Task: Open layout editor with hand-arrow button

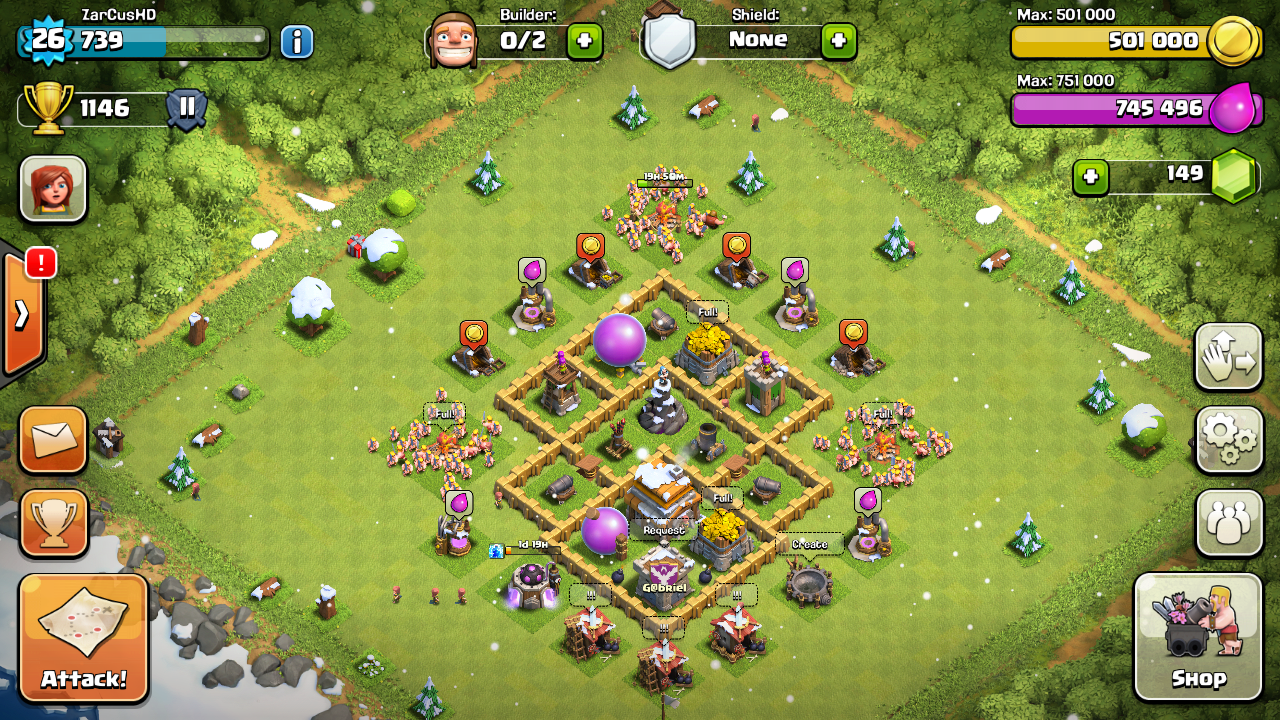Action: pos(1229,357)
